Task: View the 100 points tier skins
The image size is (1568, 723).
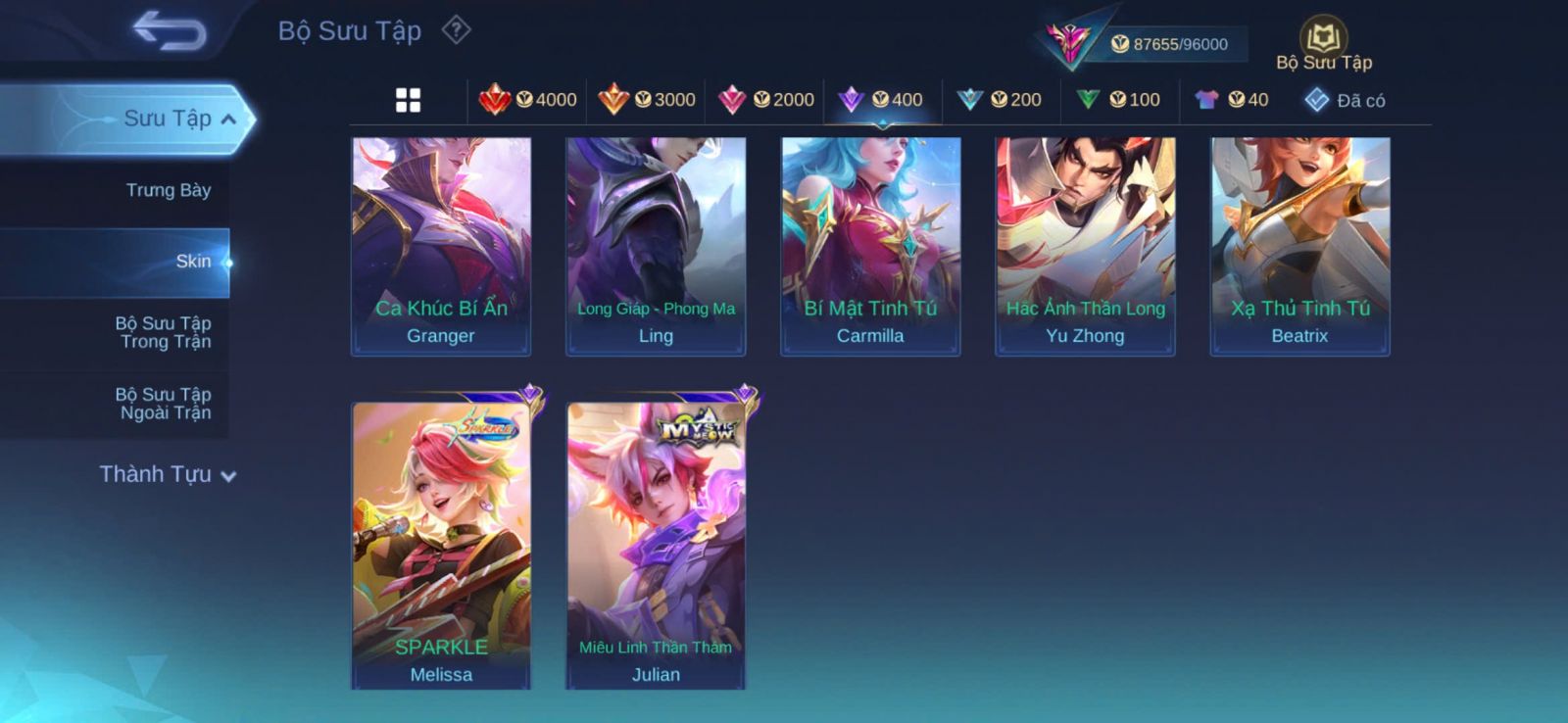Action: coord(1118,100)
